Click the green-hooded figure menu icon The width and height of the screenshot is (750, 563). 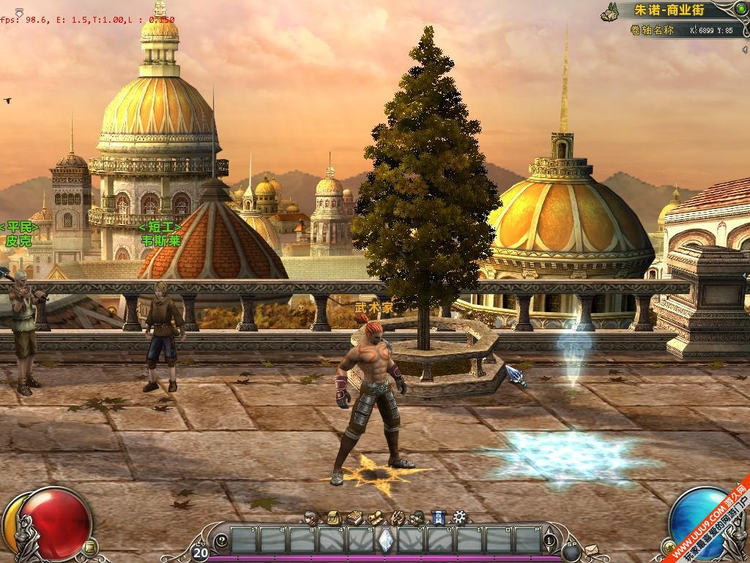418,517
